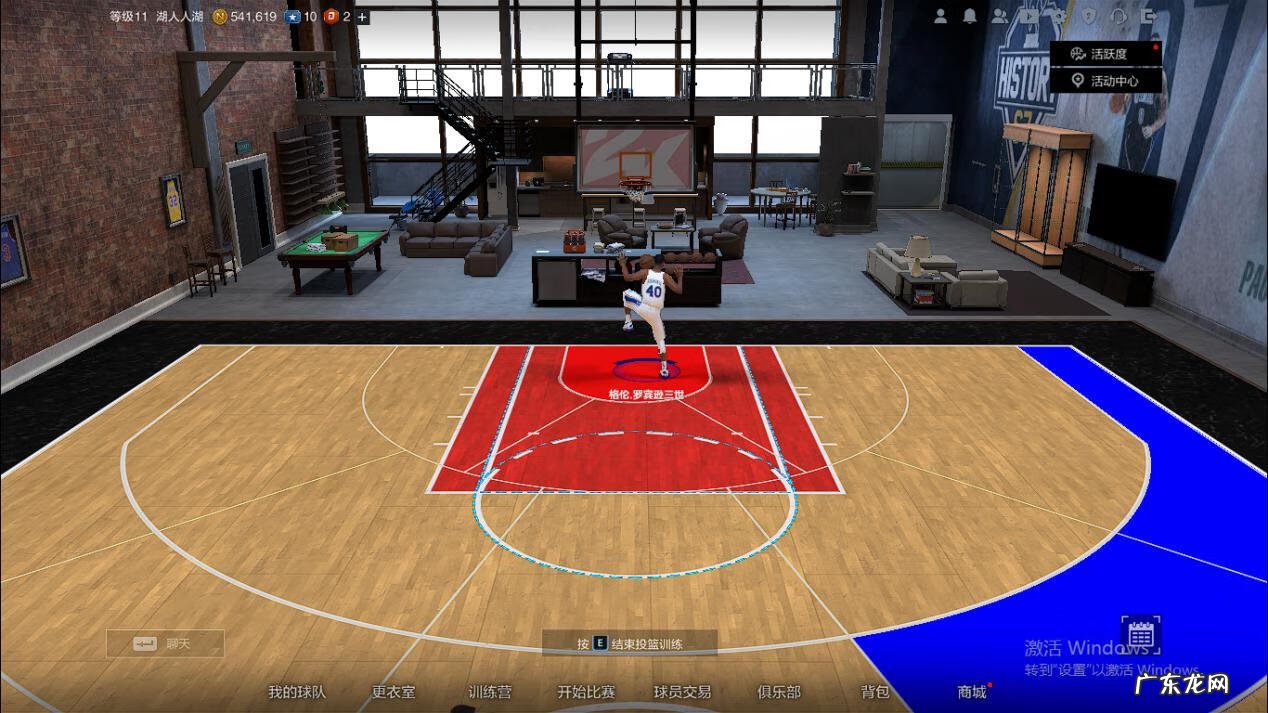
Task: Visit the 商城 (Shop)
Action: click(972, 692)
